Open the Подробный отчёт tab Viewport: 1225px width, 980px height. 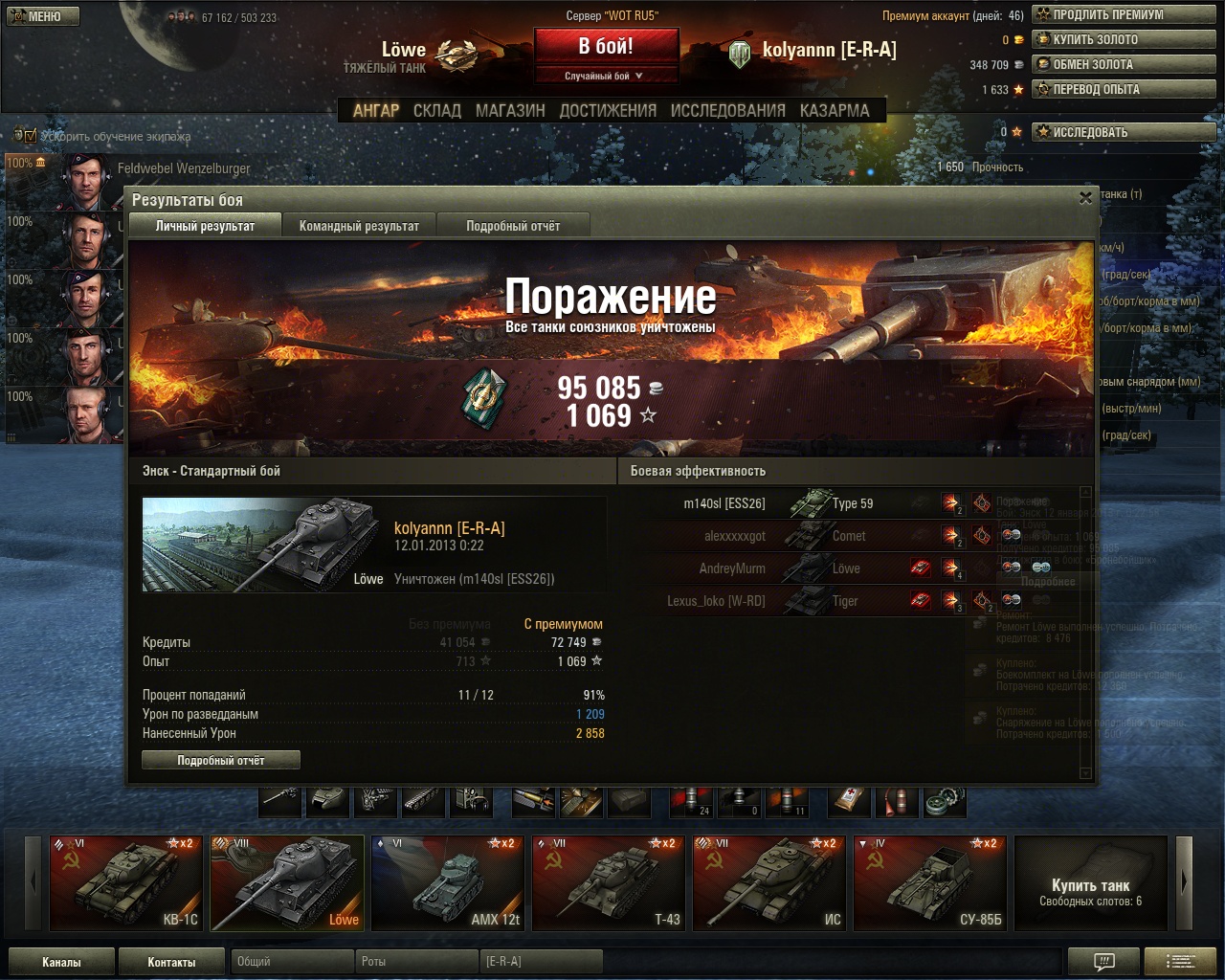pos(513,226)
